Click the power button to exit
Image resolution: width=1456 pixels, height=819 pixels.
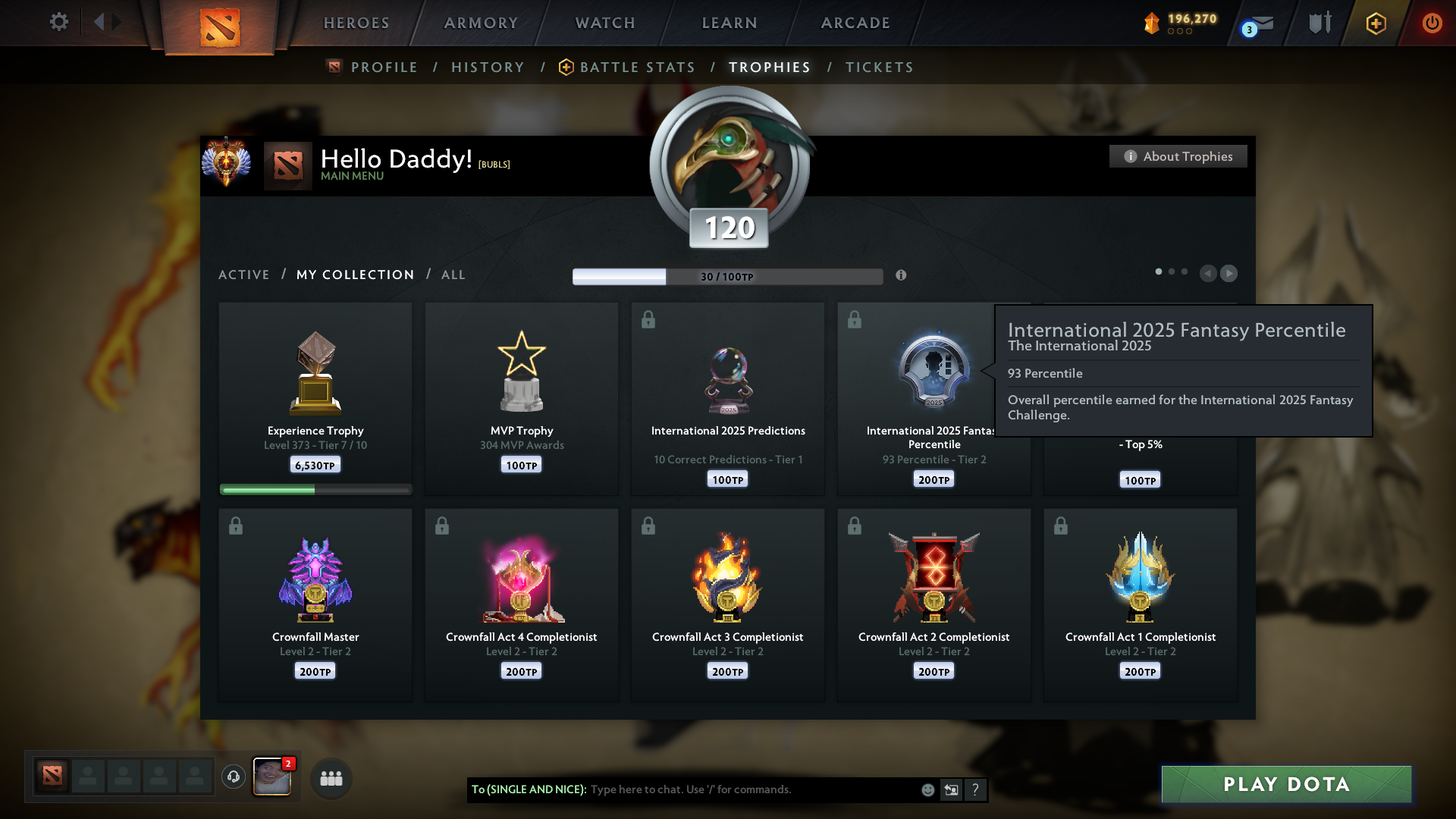pyautogui.click(x=1432, y=23)
